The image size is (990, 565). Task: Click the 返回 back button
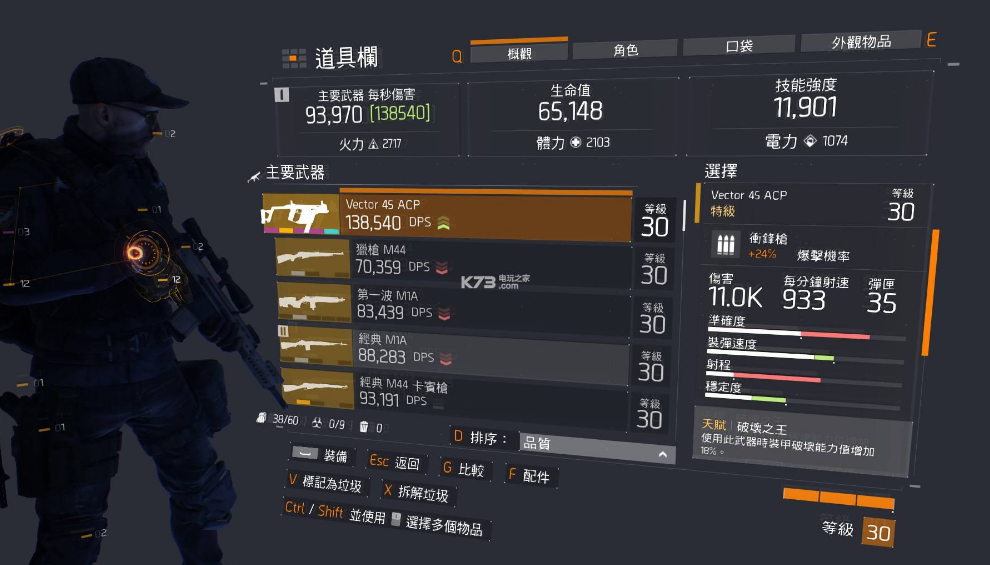point(396,463)
